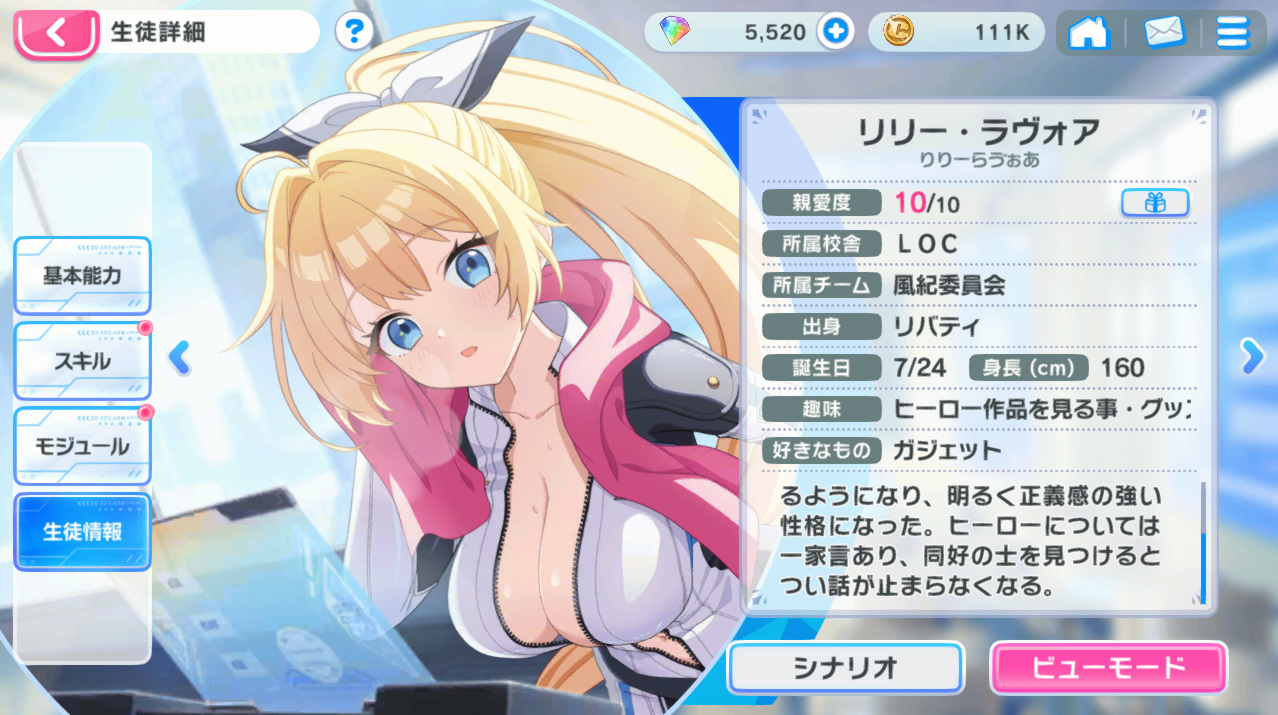
Task: Go back using the pink arrow button
Action: click(55, 33)
